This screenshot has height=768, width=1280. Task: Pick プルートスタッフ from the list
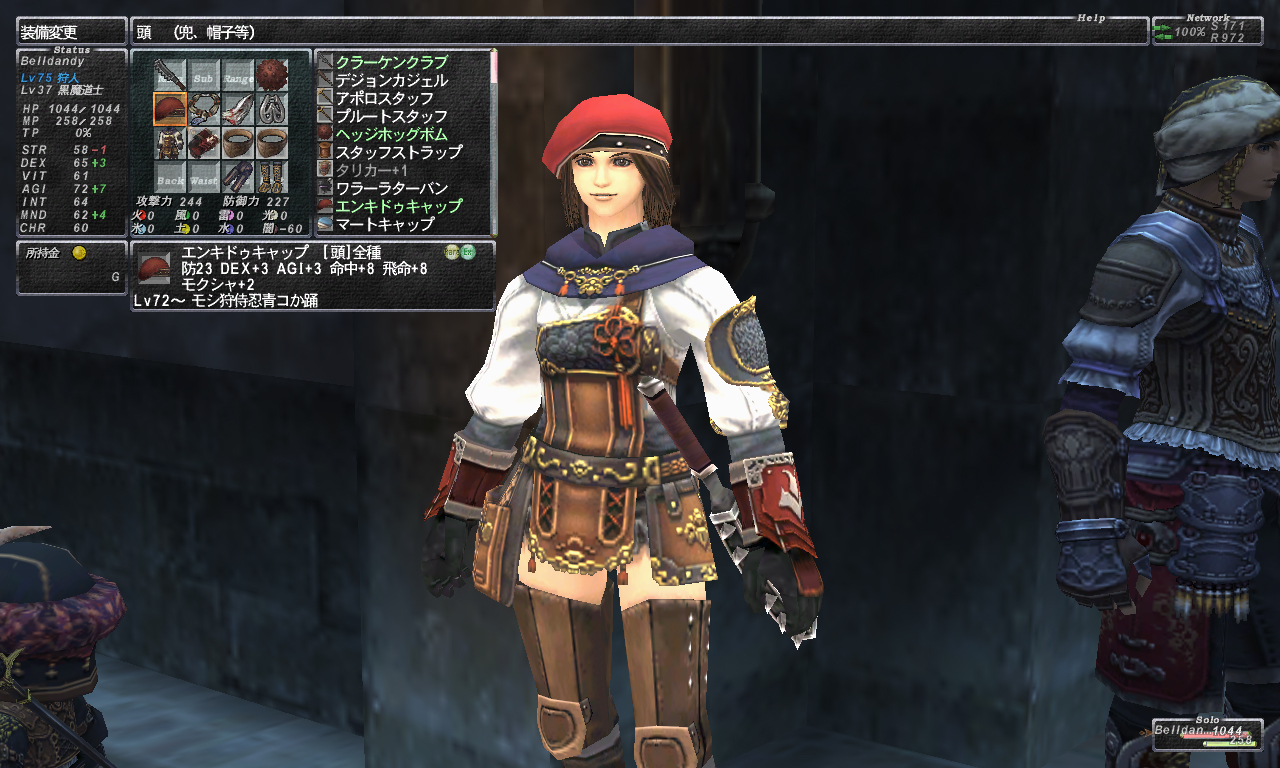pos(384,116)
